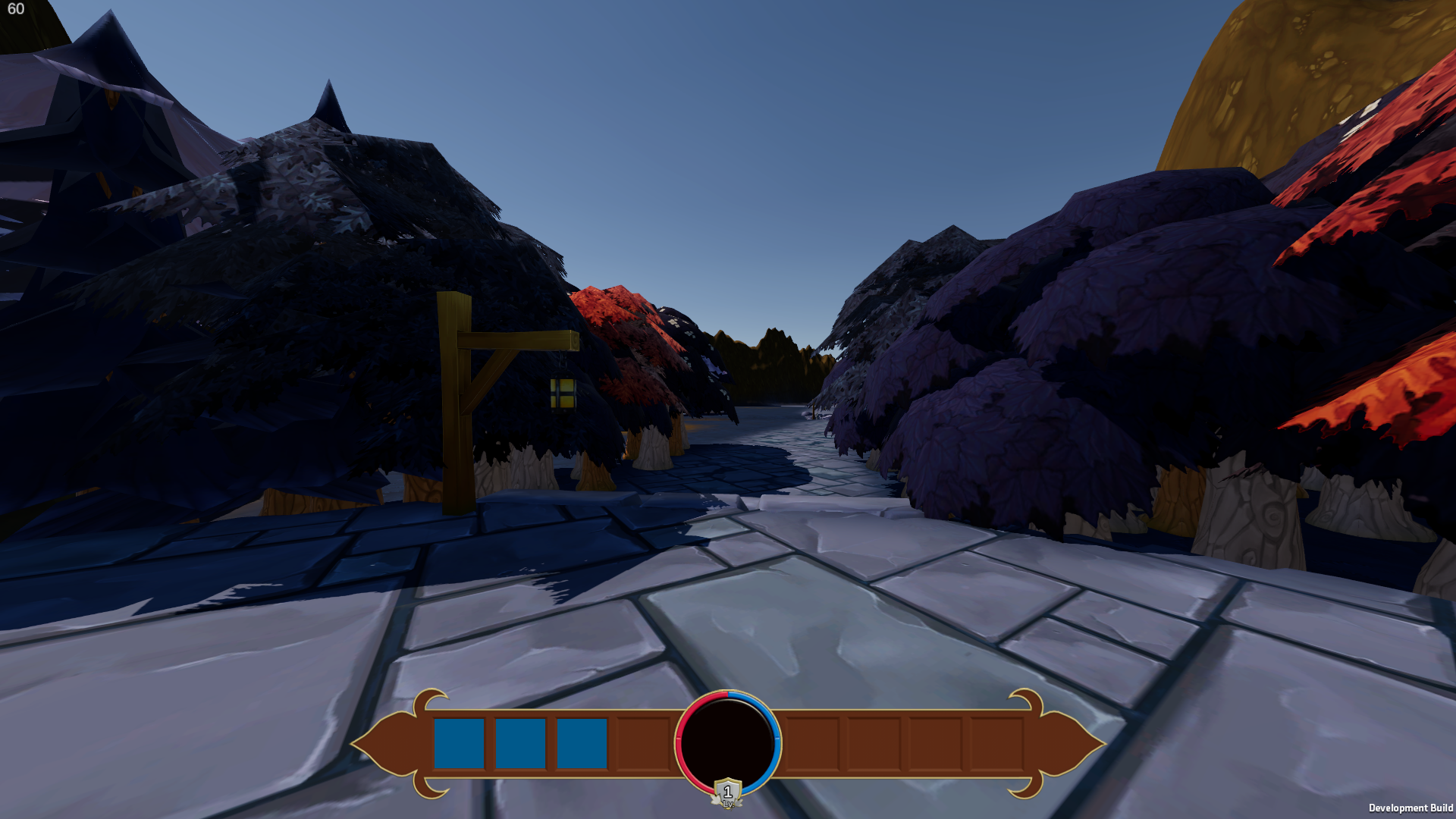1456x819 pixels.
Task: Click the red health portion of the orb ring
Action: 679,732
